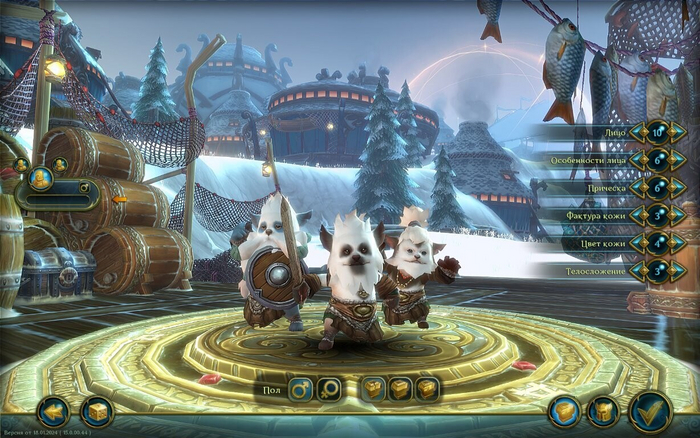Choose the male gender symbol beside Пол

(300, 388)
